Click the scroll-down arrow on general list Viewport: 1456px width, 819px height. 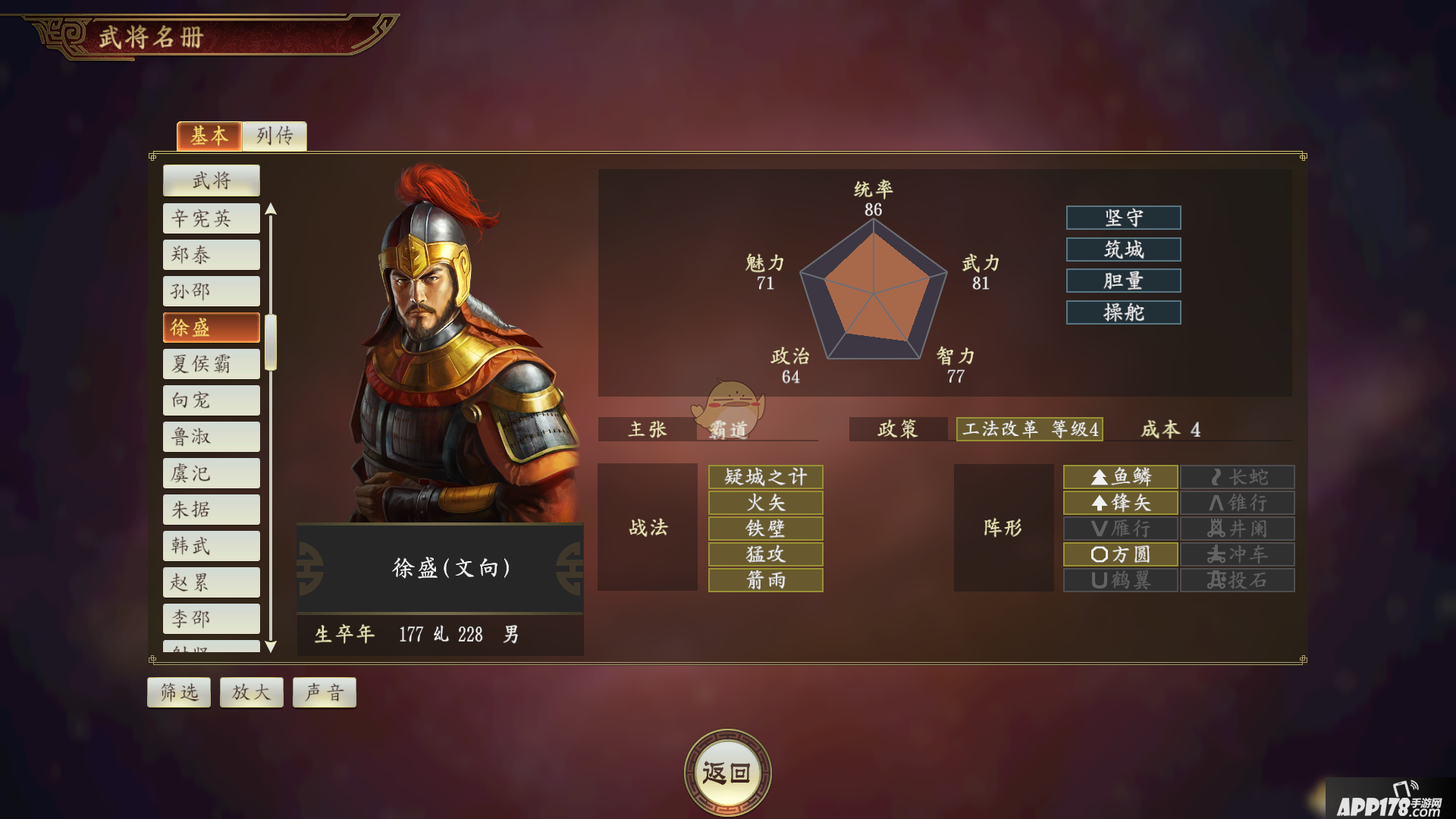(x=271, y=646)
